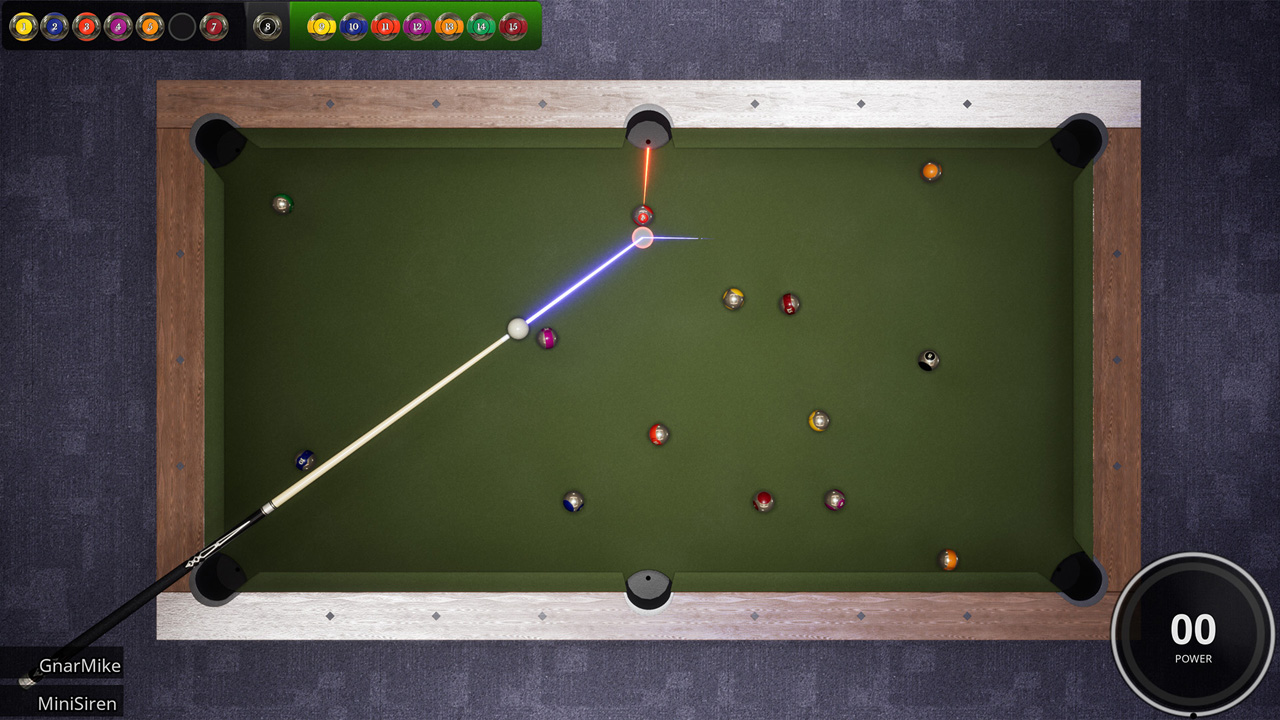Select the yellow 1 ball icon in the tray
Viewport: 1280px width, 720px height.
[21, 26]
